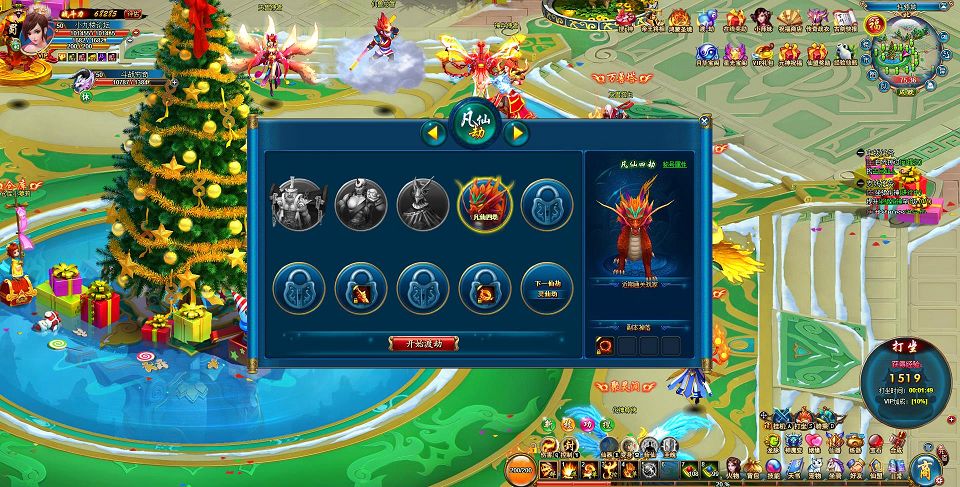Viewport: 960px width, 487px height.
Task: Select the first grey stone-warrior boss medallion
Action: click(298, 204)
